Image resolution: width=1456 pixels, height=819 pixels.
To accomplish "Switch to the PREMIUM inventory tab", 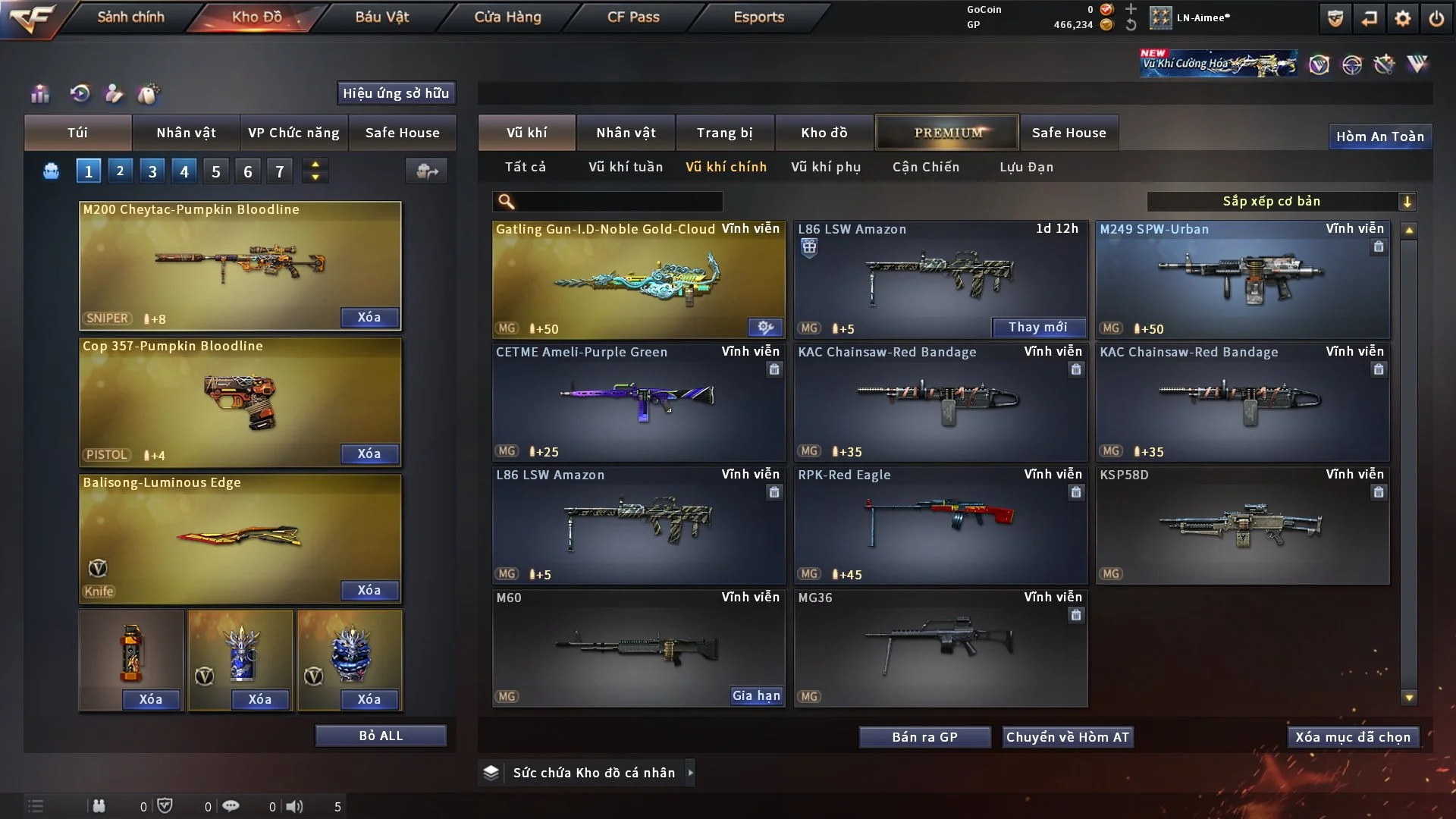I will tap(947, 133).
